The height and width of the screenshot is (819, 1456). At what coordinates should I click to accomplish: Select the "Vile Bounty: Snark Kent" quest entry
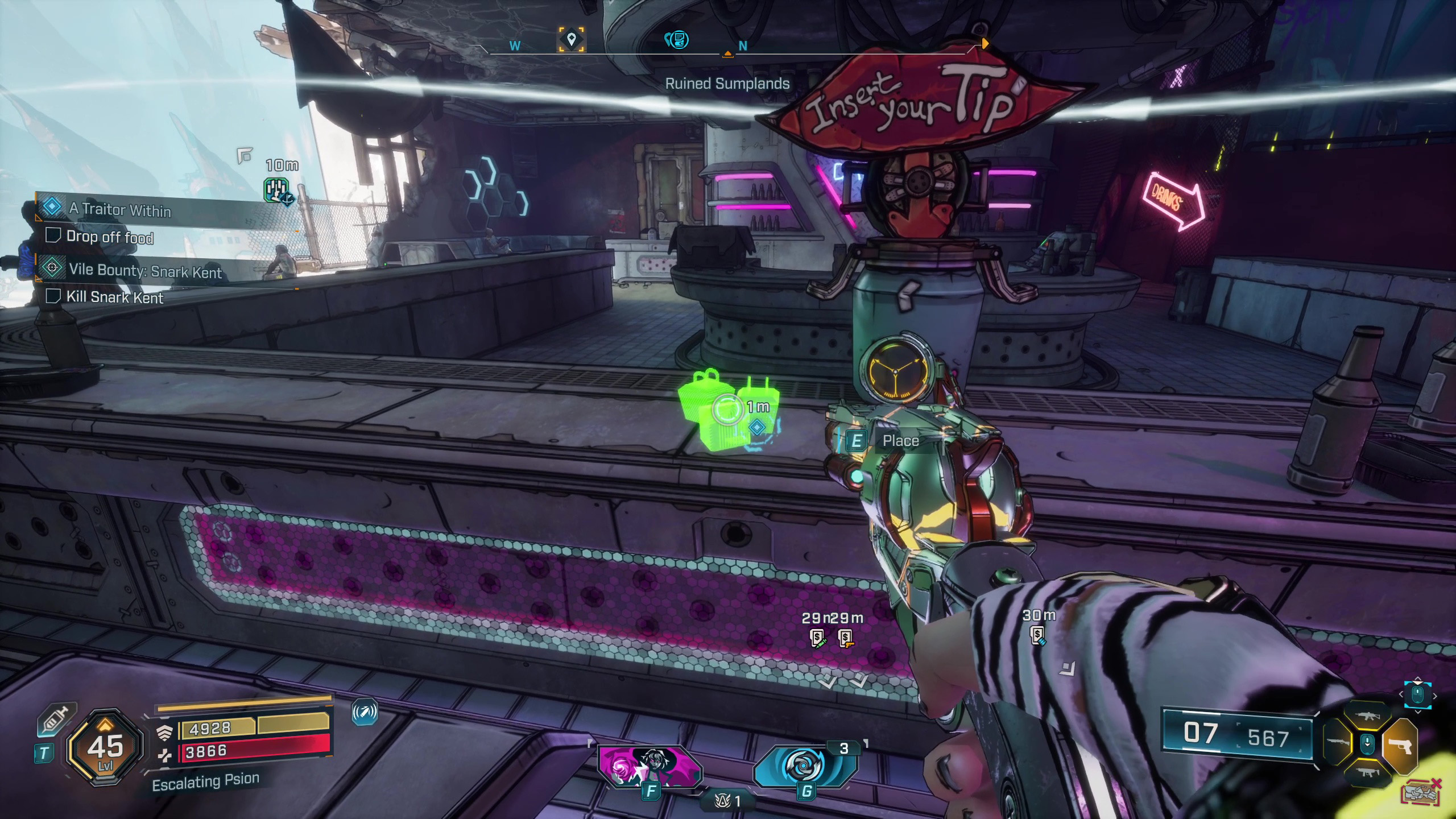(x=145, y=271)
